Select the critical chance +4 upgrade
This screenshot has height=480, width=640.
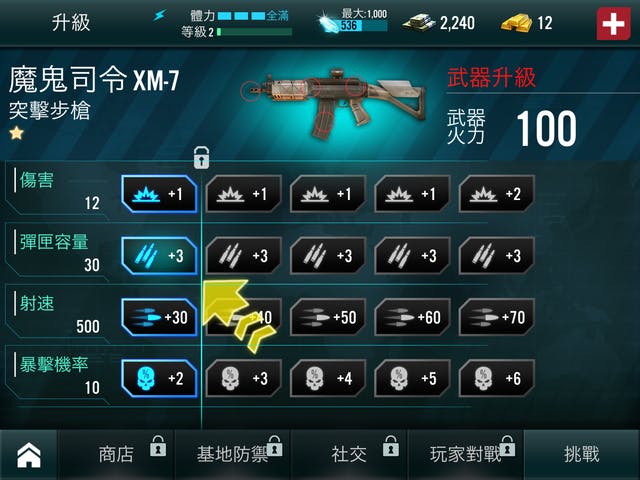pos(328,378)
